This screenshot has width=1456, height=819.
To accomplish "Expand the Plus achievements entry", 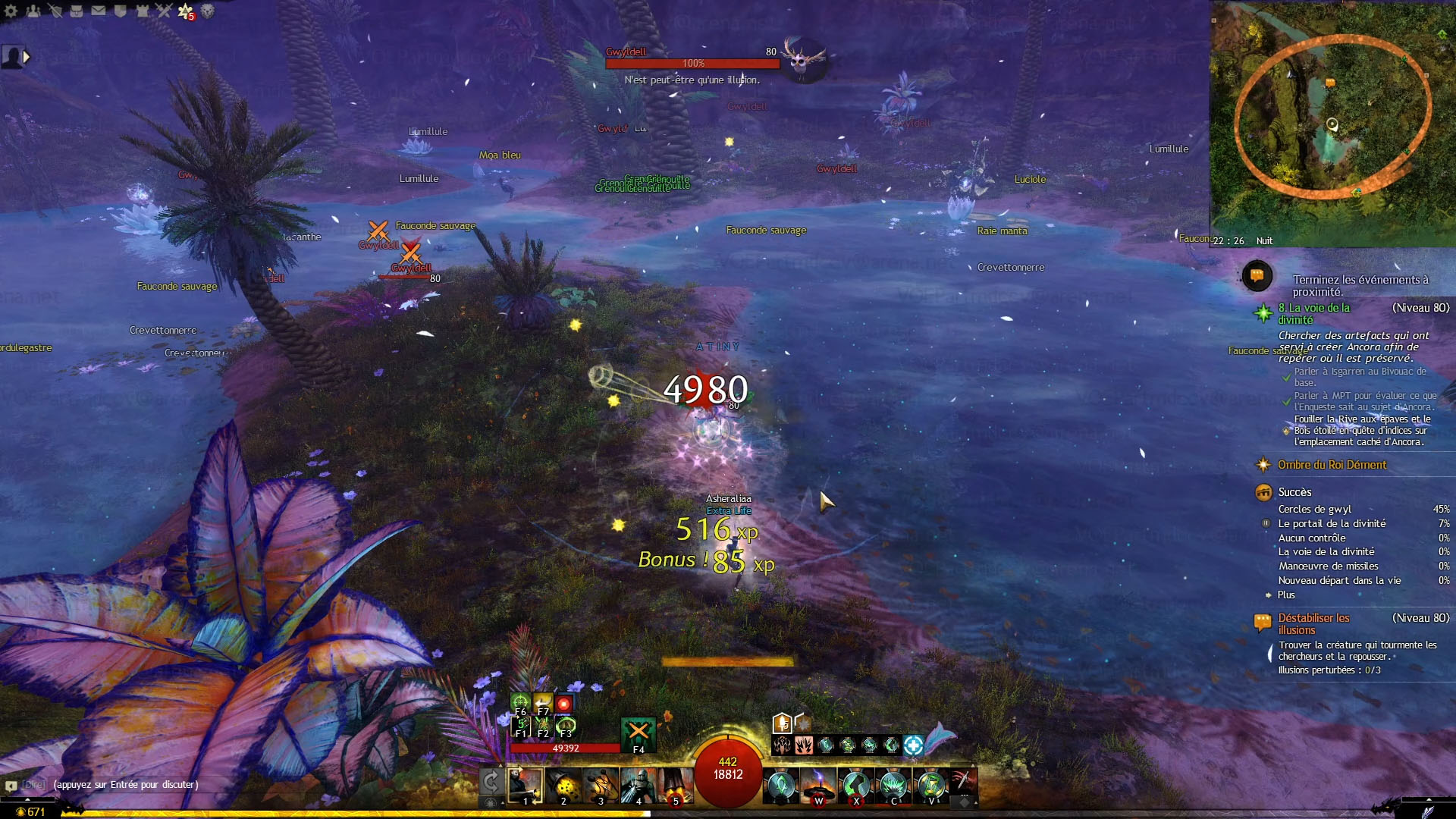I will [1286, 595].
